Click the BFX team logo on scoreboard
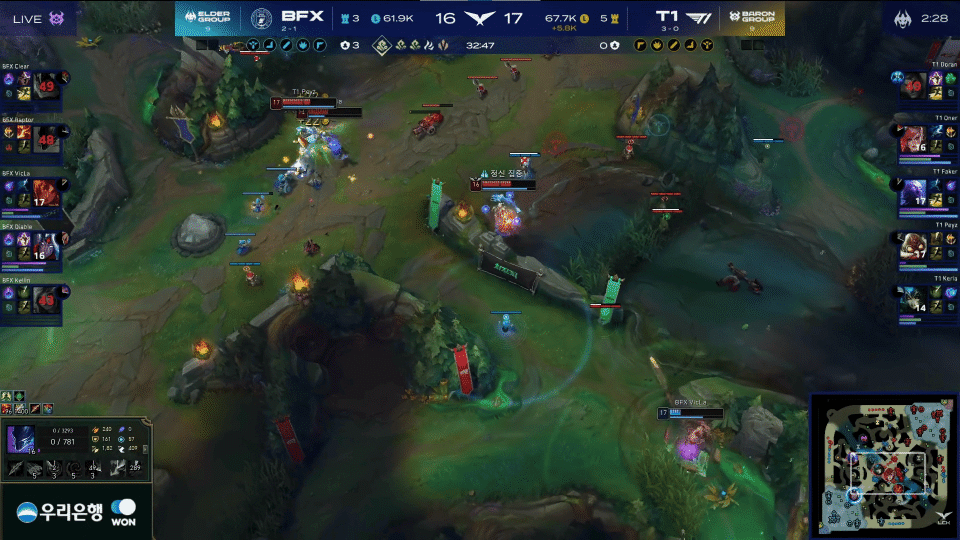Image resolution: width=960 pixels, height=540 pixels. tap(261, 19)
